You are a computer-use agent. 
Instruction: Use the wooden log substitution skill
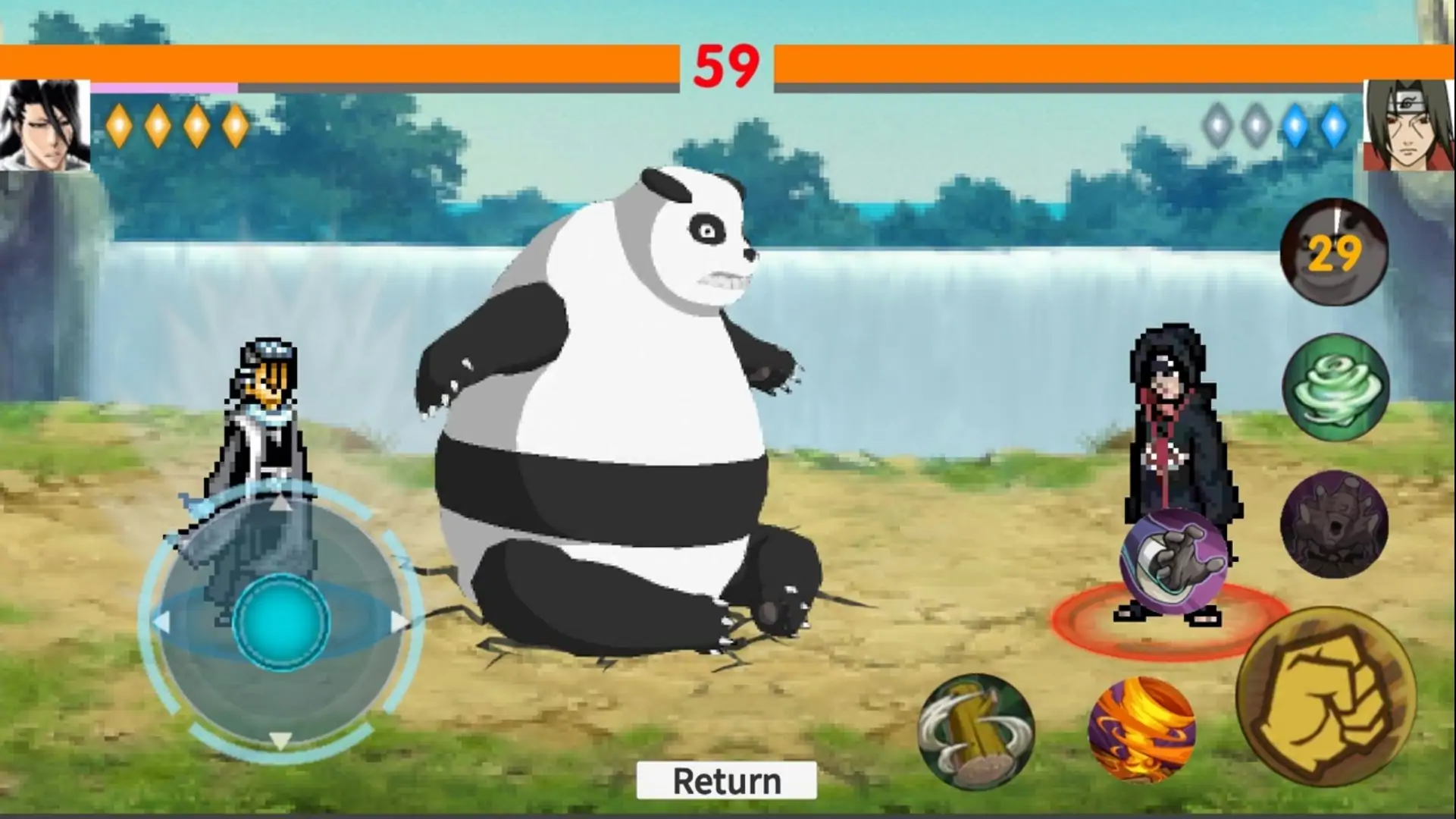(976, 732)
